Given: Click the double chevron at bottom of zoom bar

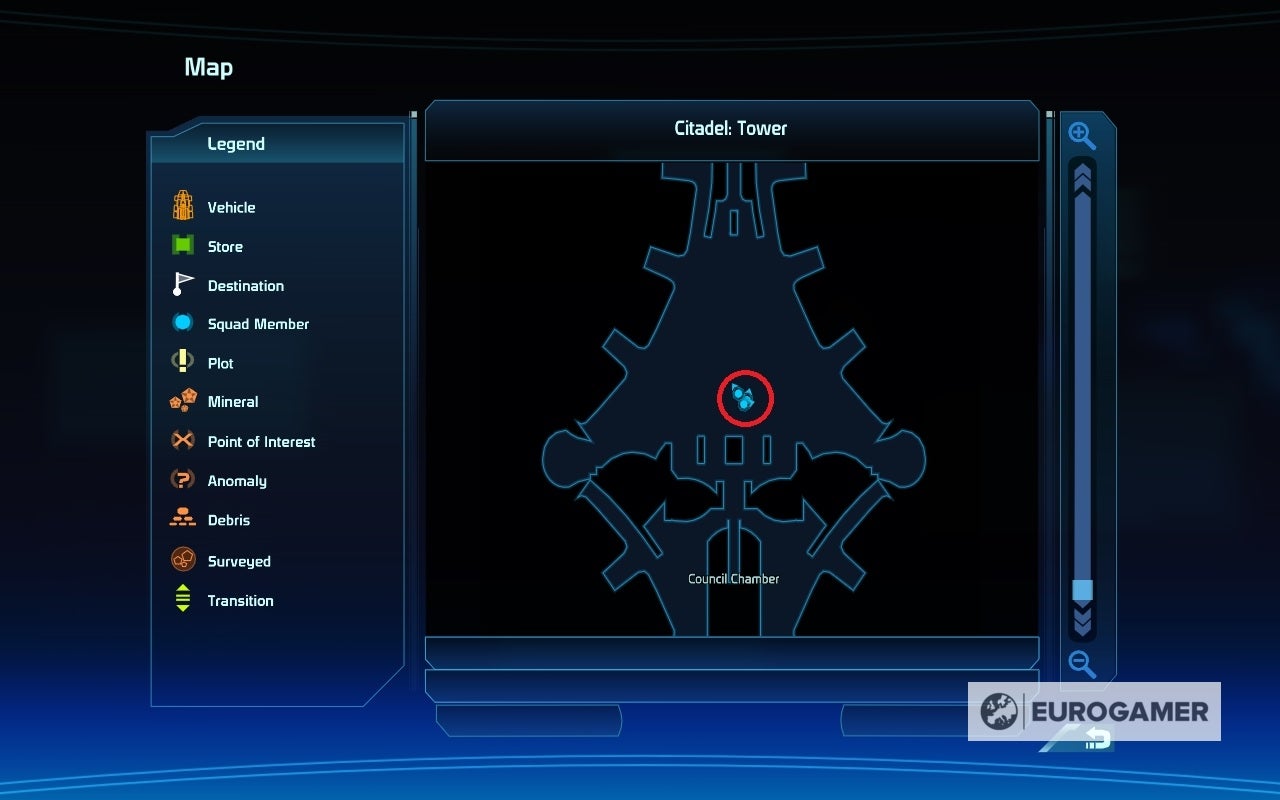Looking at the screenshot, I should coord(1082,622).
